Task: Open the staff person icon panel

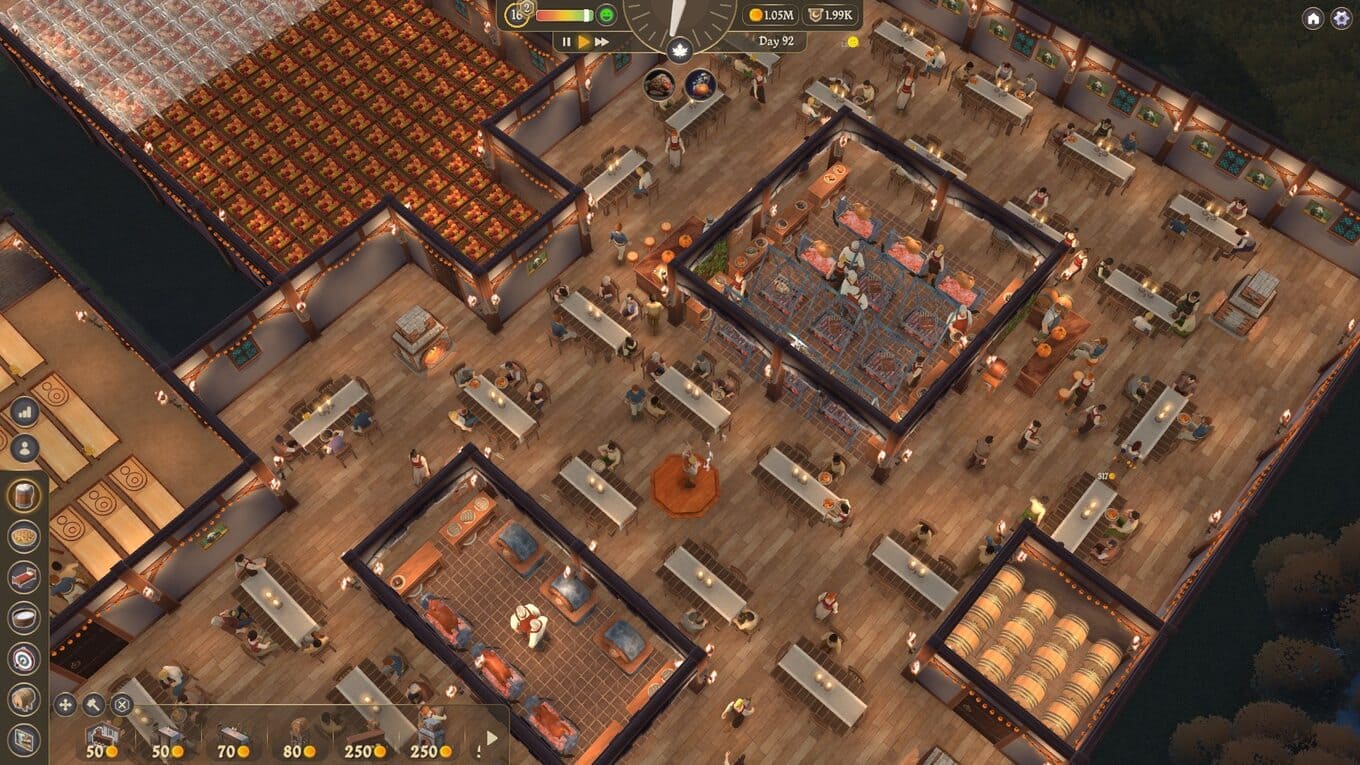Action: [x=24, y=448]
